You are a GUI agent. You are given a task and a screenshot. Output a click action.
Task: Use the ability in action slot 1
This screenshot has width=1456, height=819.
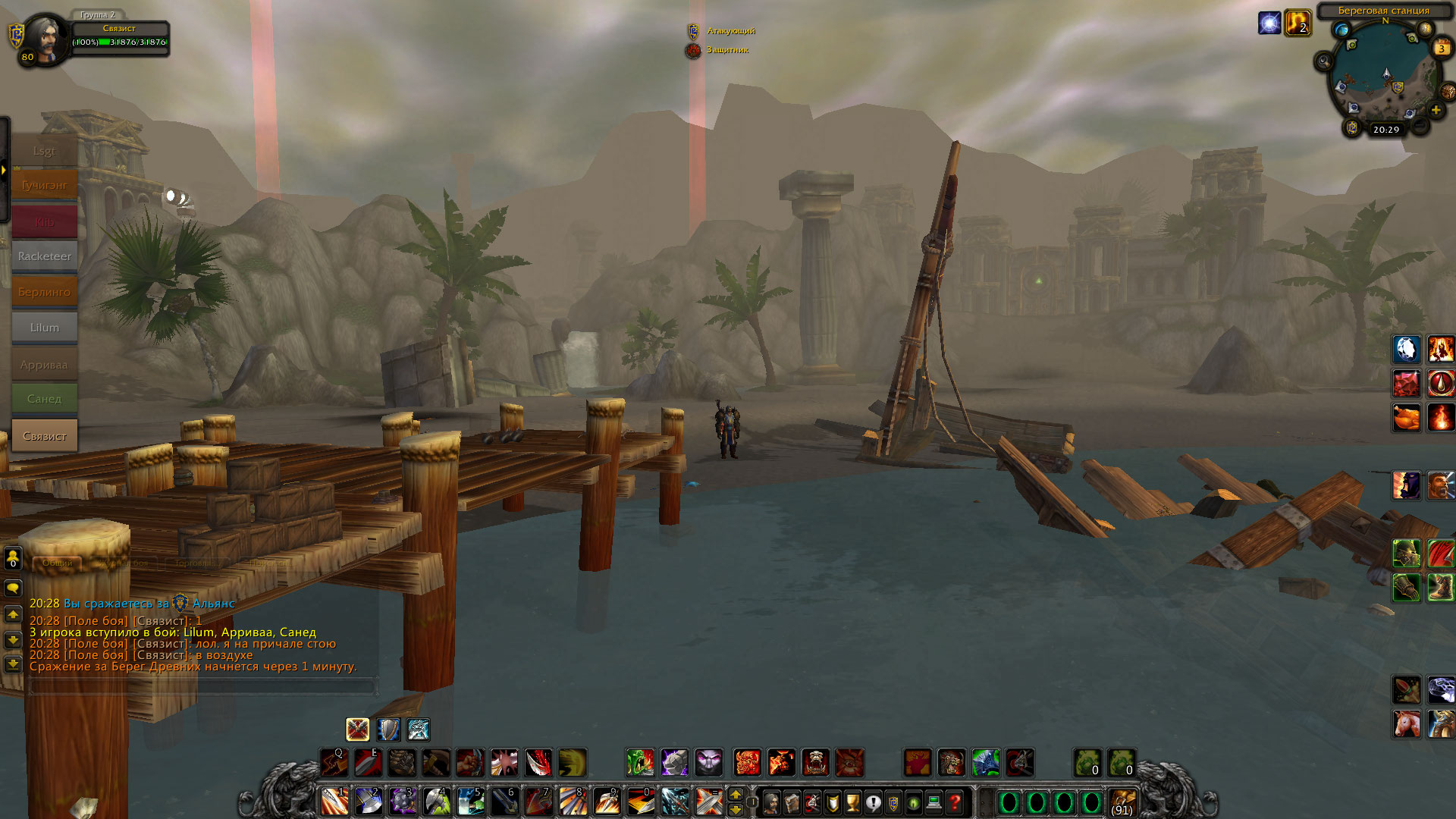click(x=334, y=801)
